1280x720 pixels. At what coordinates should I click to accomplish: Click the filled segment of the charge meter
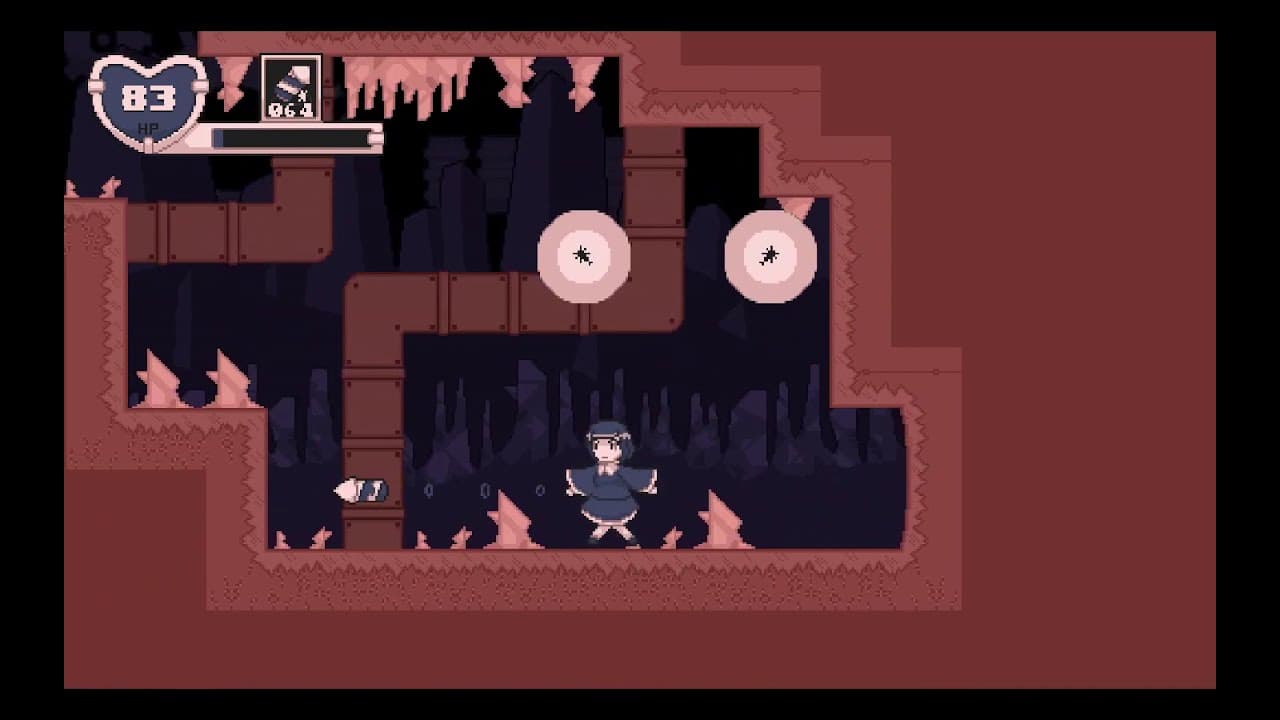(219, 137)
